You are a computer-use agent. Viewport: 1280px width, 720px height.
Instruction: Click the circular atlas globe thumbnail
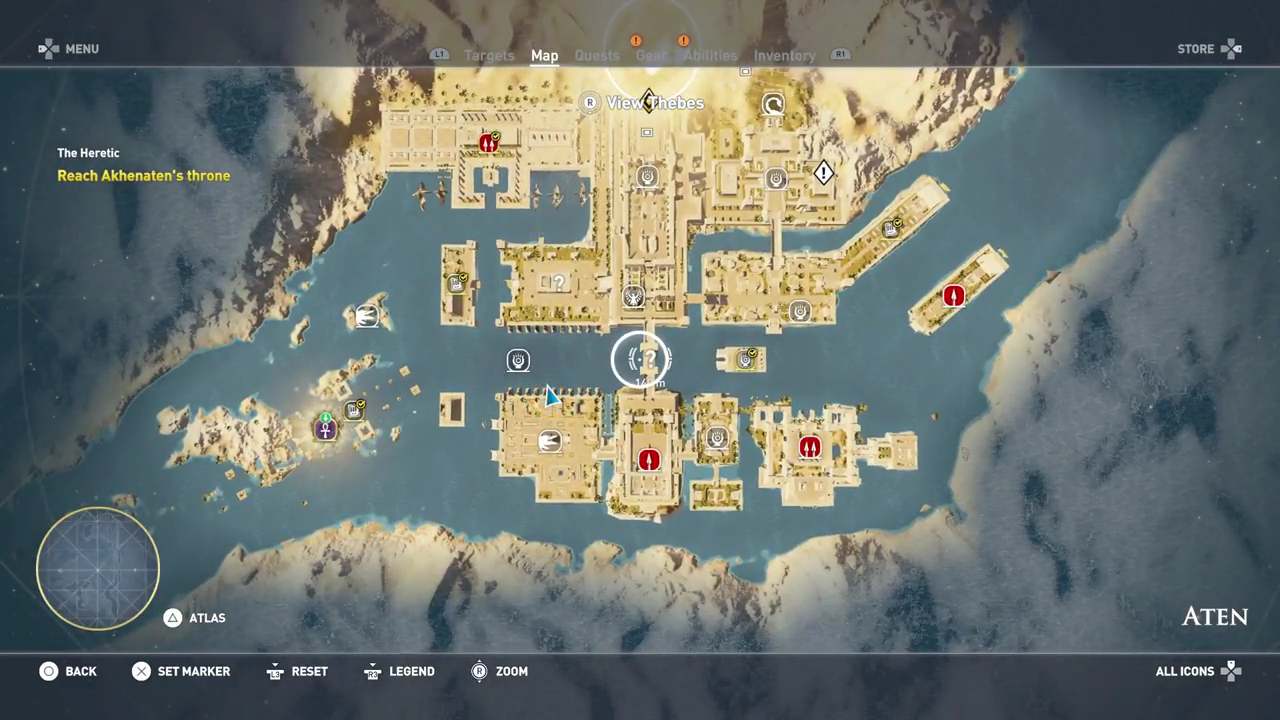pyautogui.click(x=98, y=568)
